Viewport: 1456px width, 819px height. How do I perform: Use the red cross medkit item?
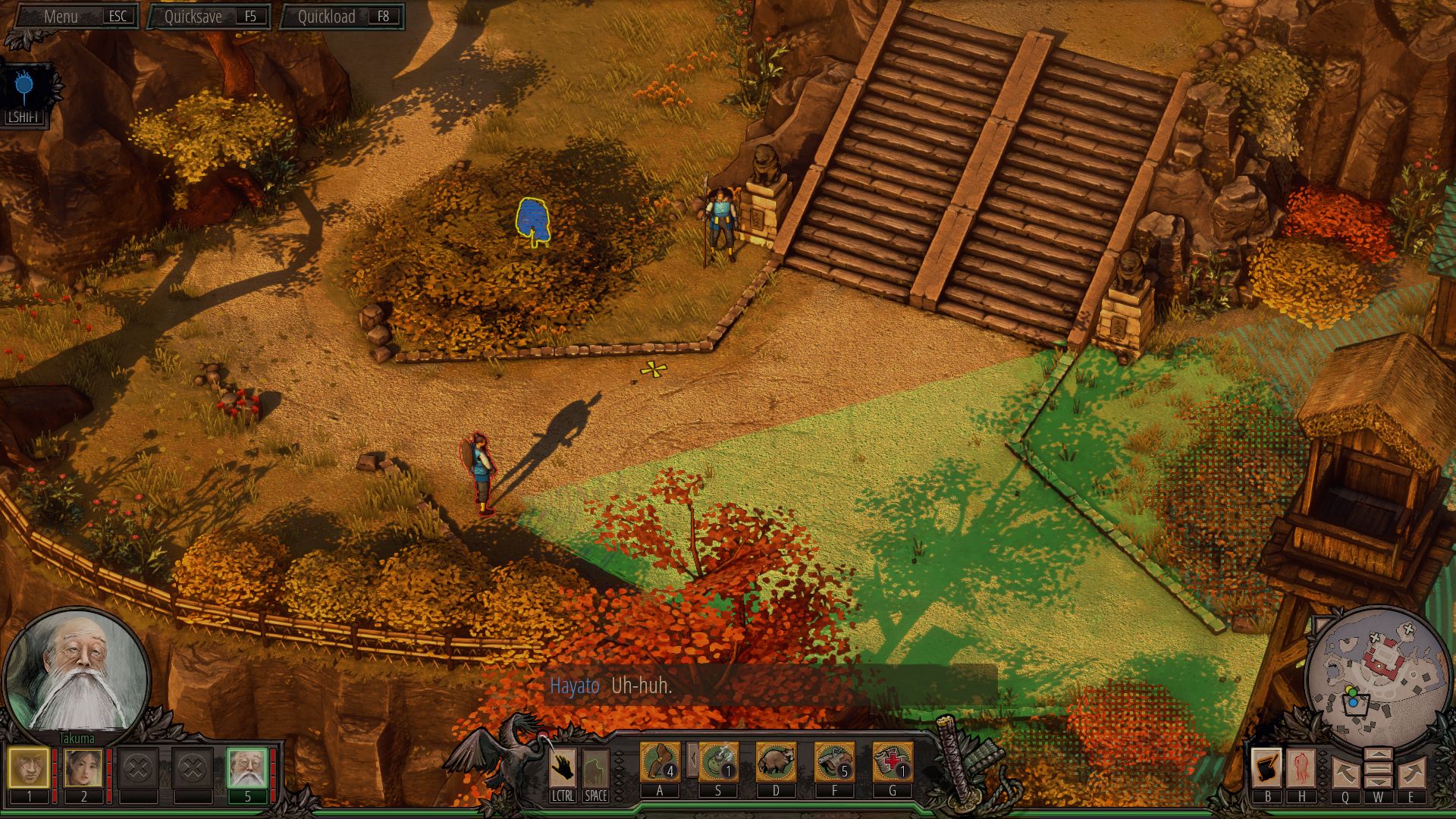[x=893, y=761]
